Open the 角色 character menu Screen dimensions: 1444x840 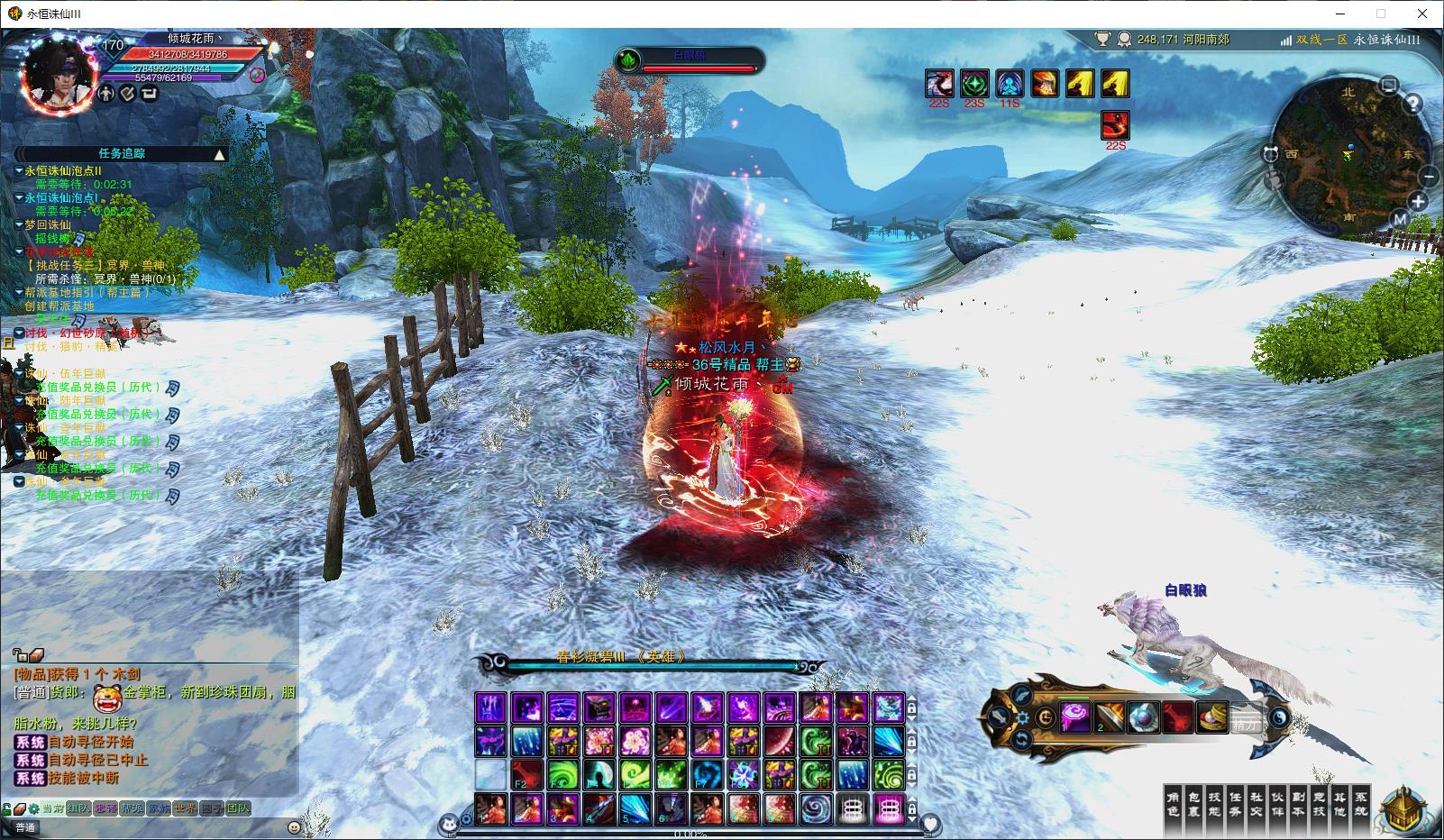click(1173, 804)
